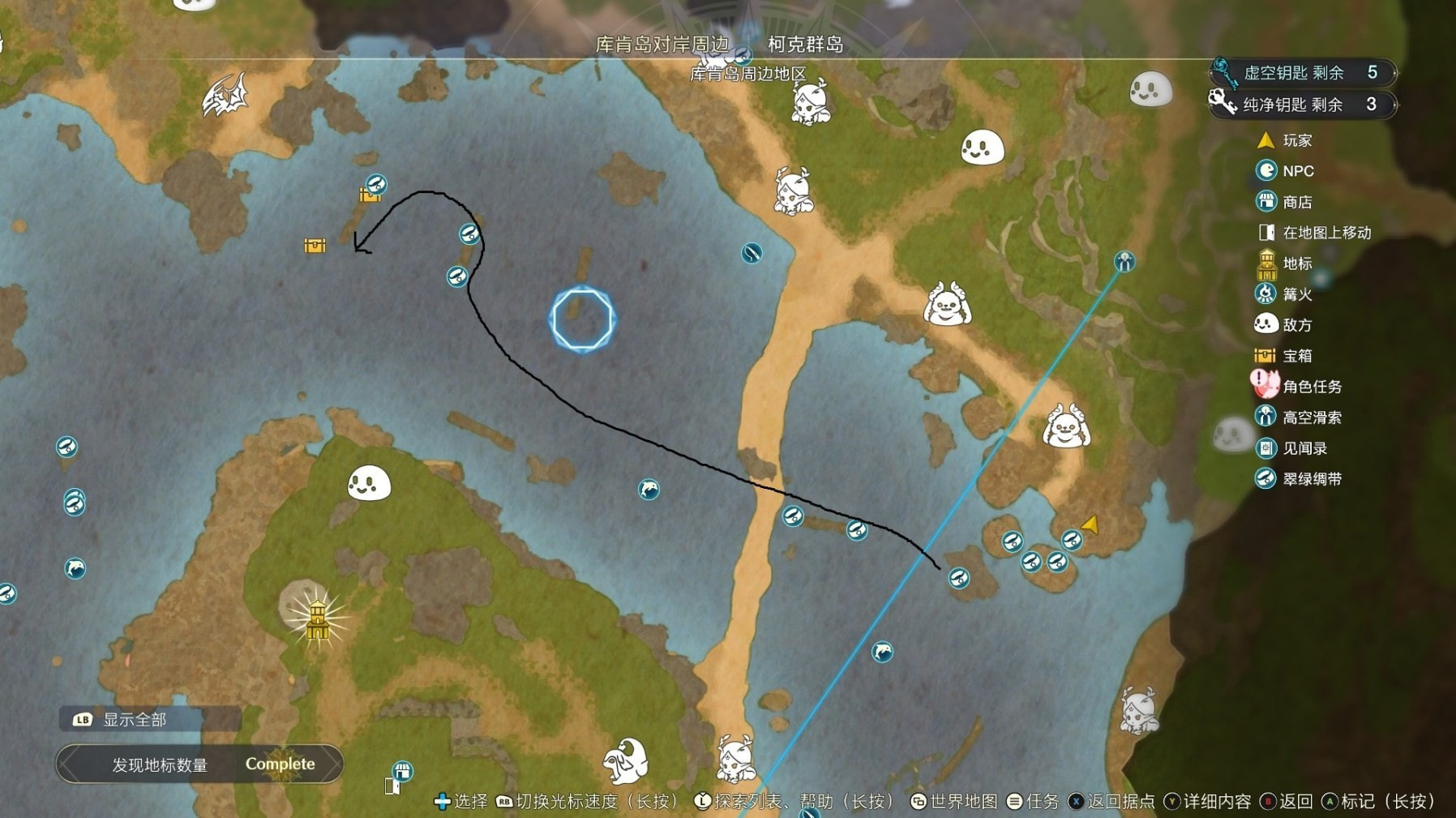Click the winged dragon enemy marker
The height and width of the screenshot is (818, 1456).
pos(225,96)
